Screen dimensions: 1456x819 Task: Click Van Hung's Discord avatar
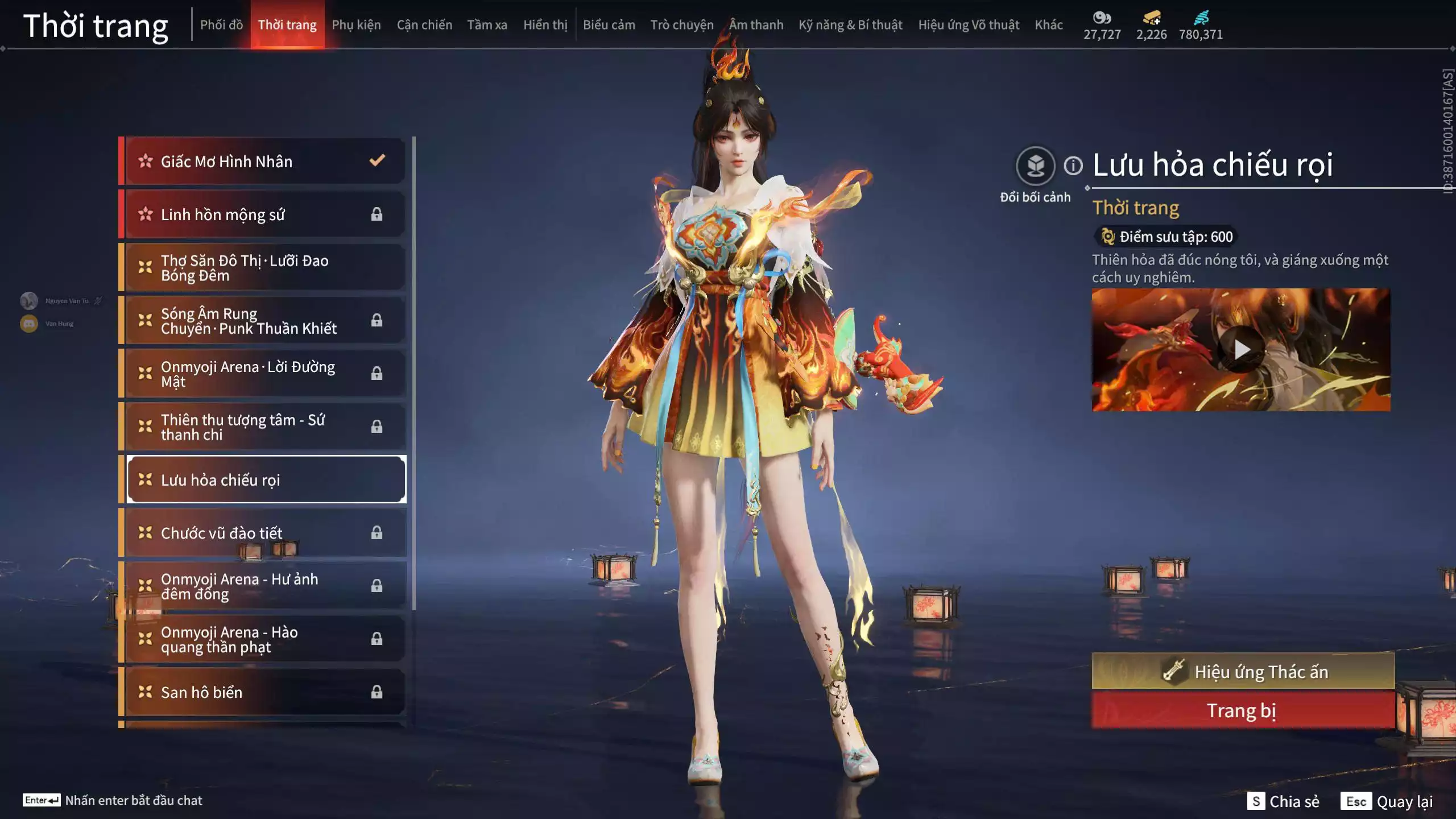coord(28,323)
